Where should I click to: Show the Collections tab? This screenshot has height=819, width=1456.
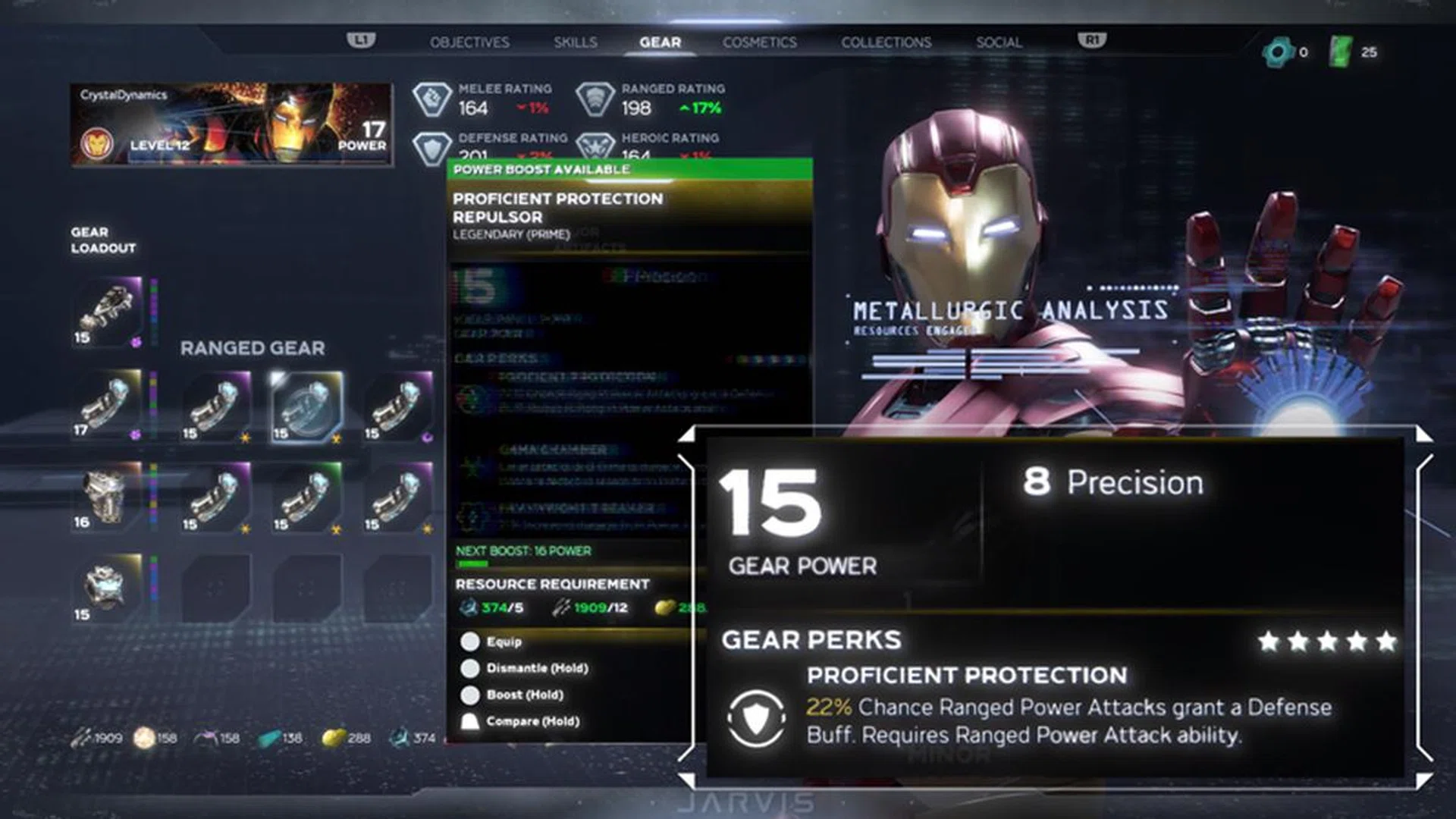coord(886,42)
